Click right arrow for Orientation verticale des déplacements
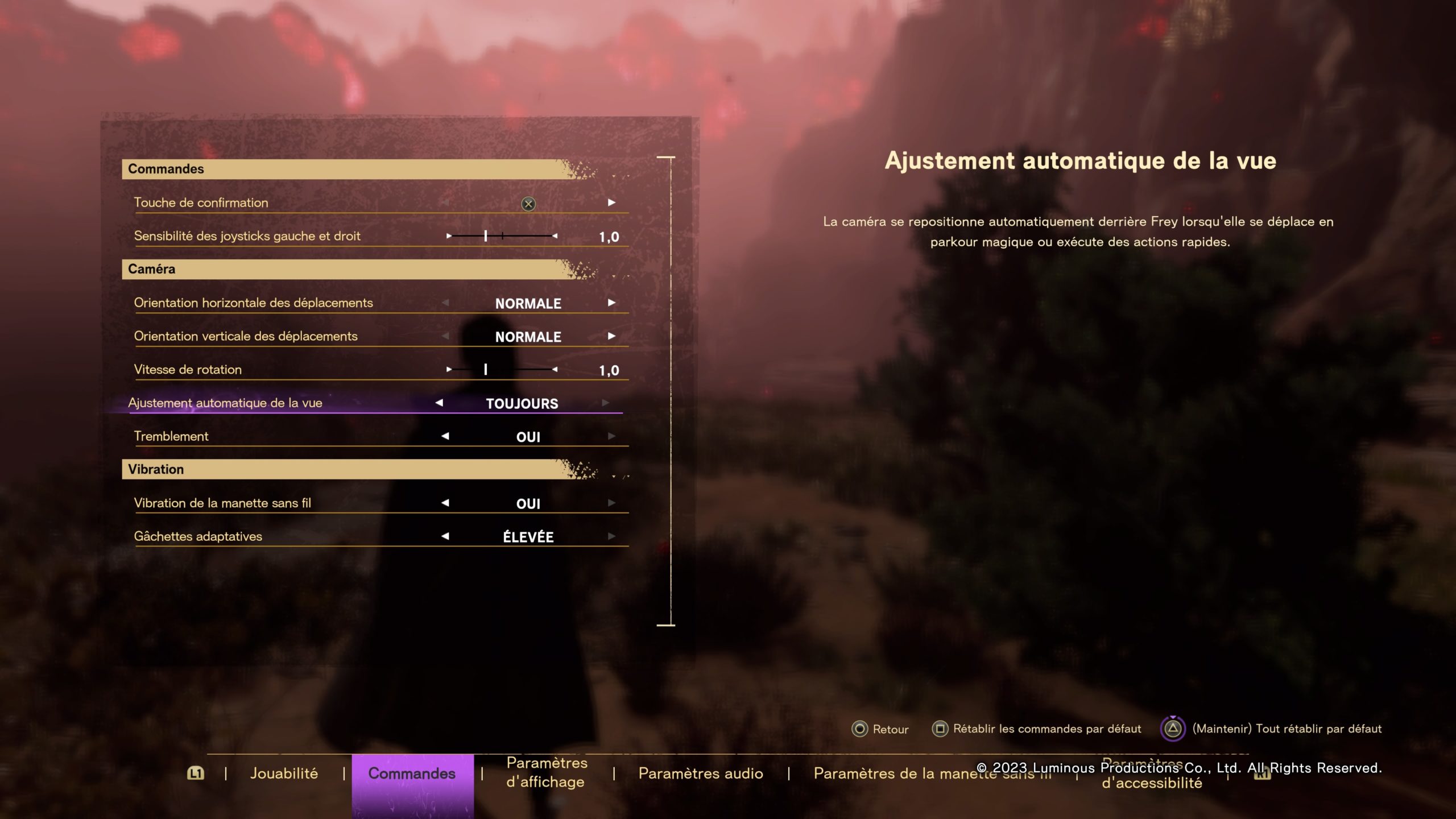 [611, 336]
